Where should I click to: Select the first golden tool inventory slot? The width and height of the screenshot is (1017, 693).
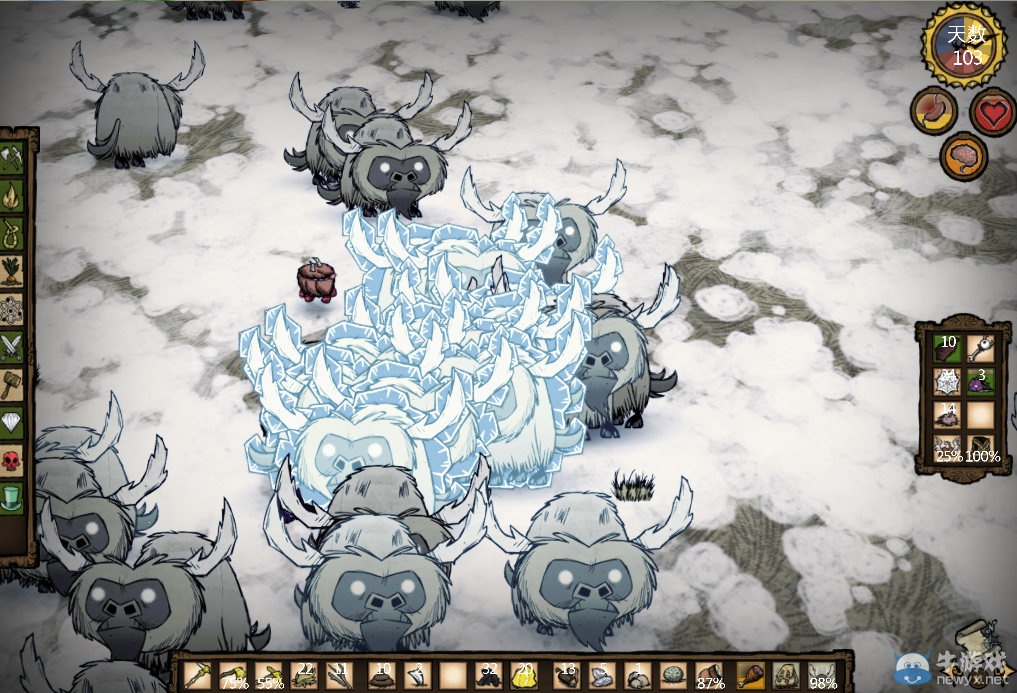tap(197, 677)
